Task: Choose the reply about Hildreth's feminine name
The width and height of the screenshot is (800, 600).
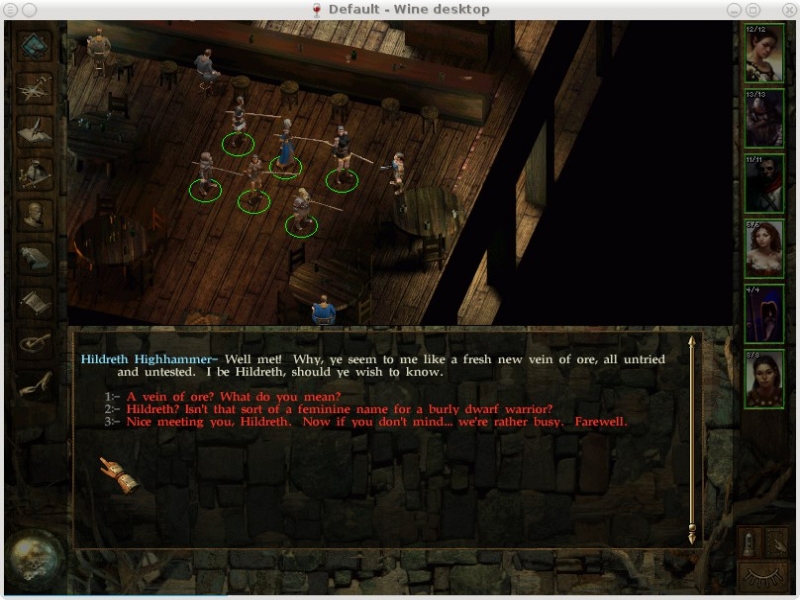Action: (339, 409)
